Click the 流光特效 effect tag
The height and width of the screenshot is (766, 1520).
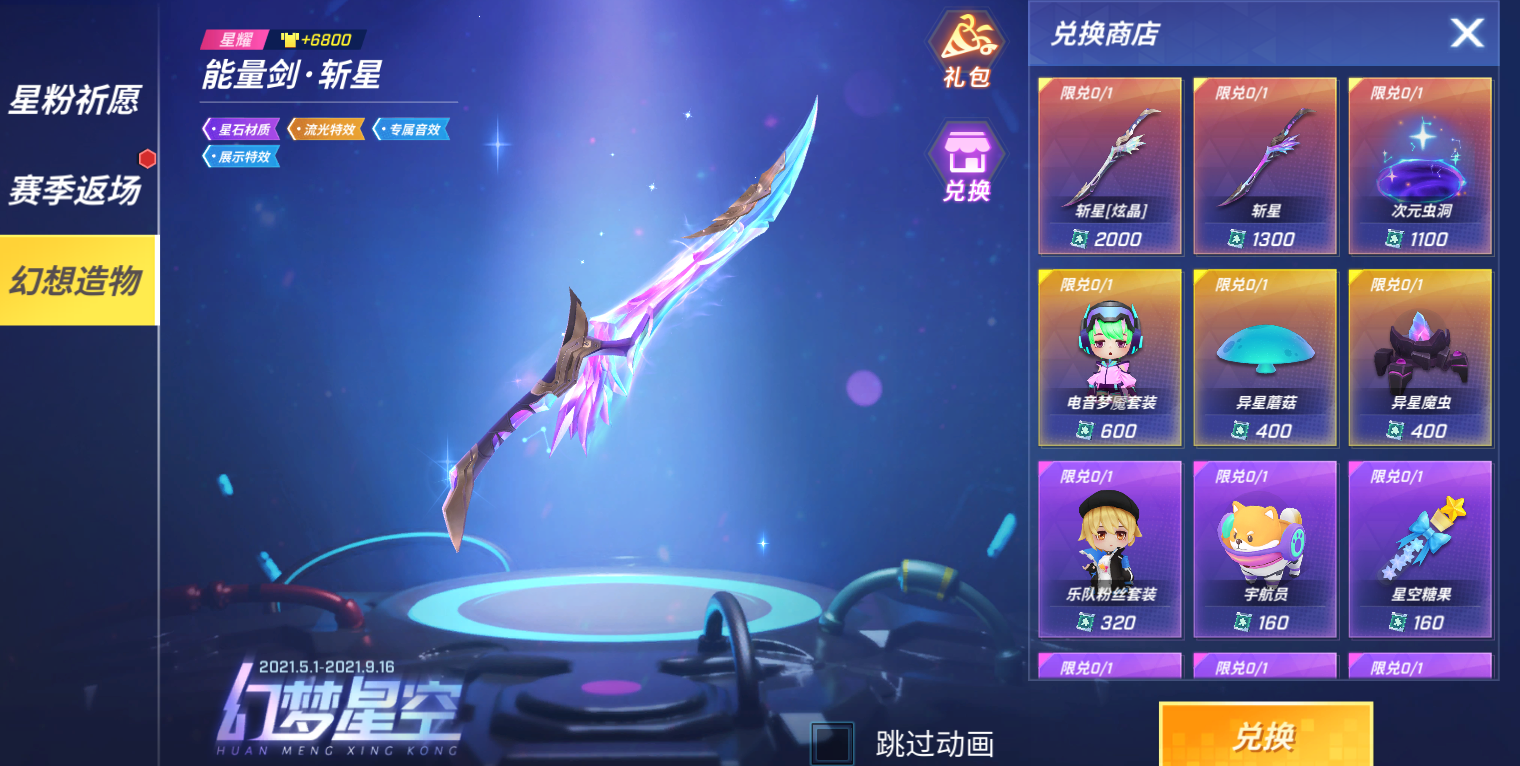(x=328, y=128)
